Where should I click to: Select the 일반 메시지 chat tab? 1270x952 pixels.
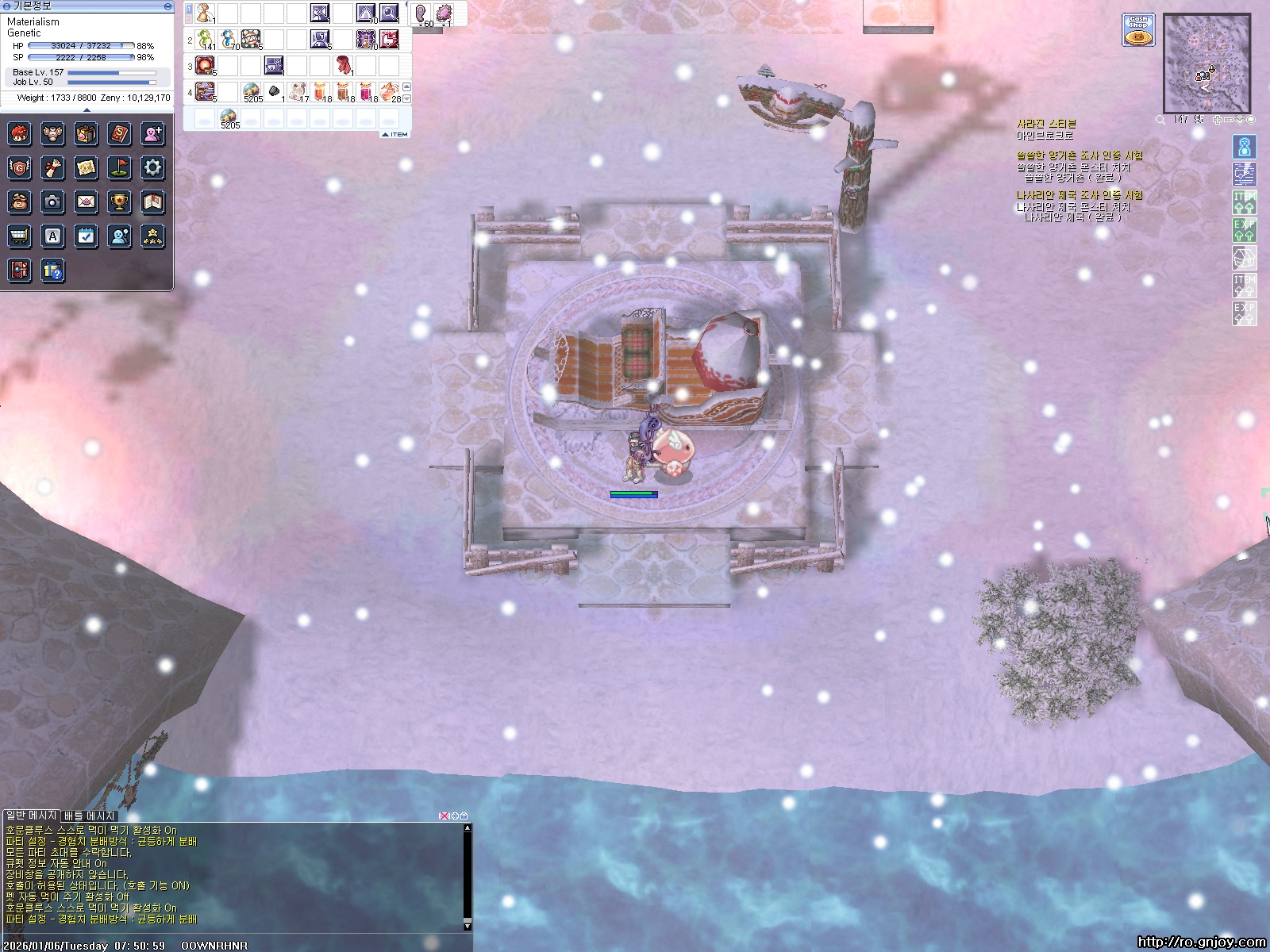(31, 816)
